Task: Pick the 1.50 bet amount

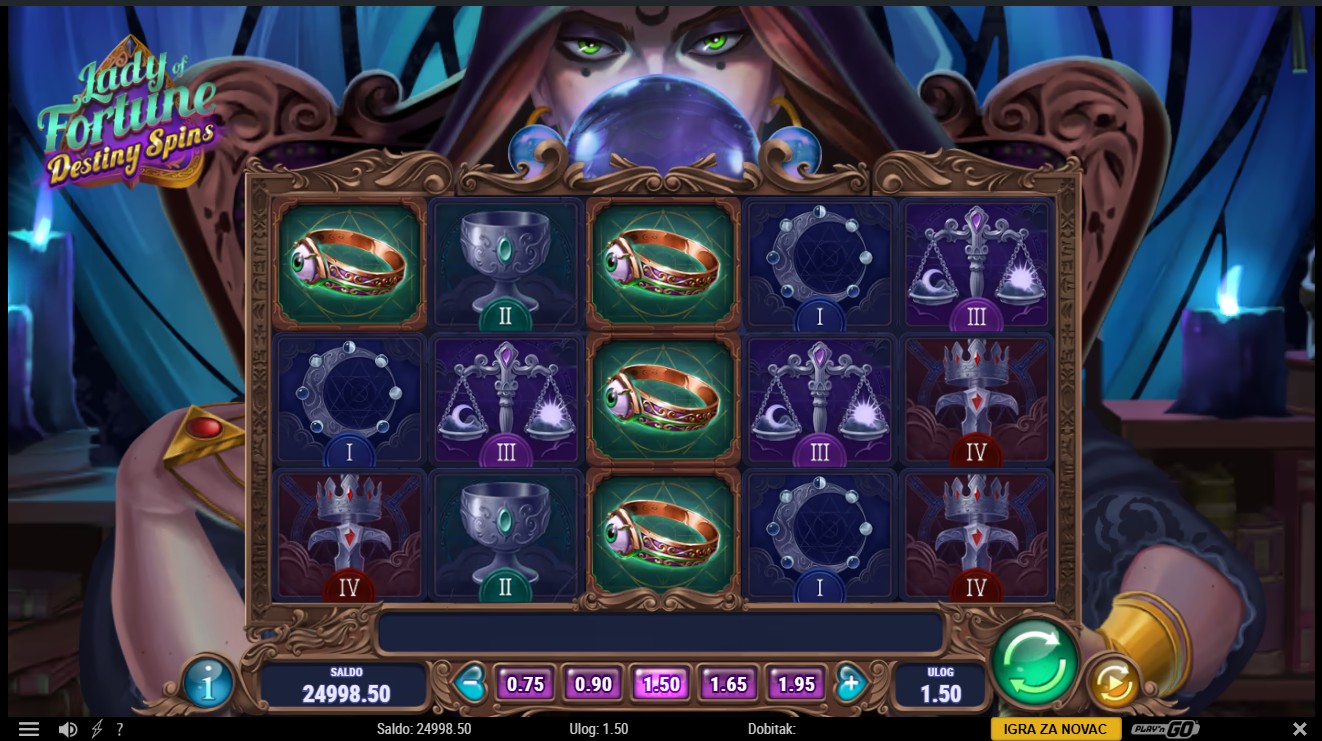Action: pyautogui.click(x=661, y=684)
